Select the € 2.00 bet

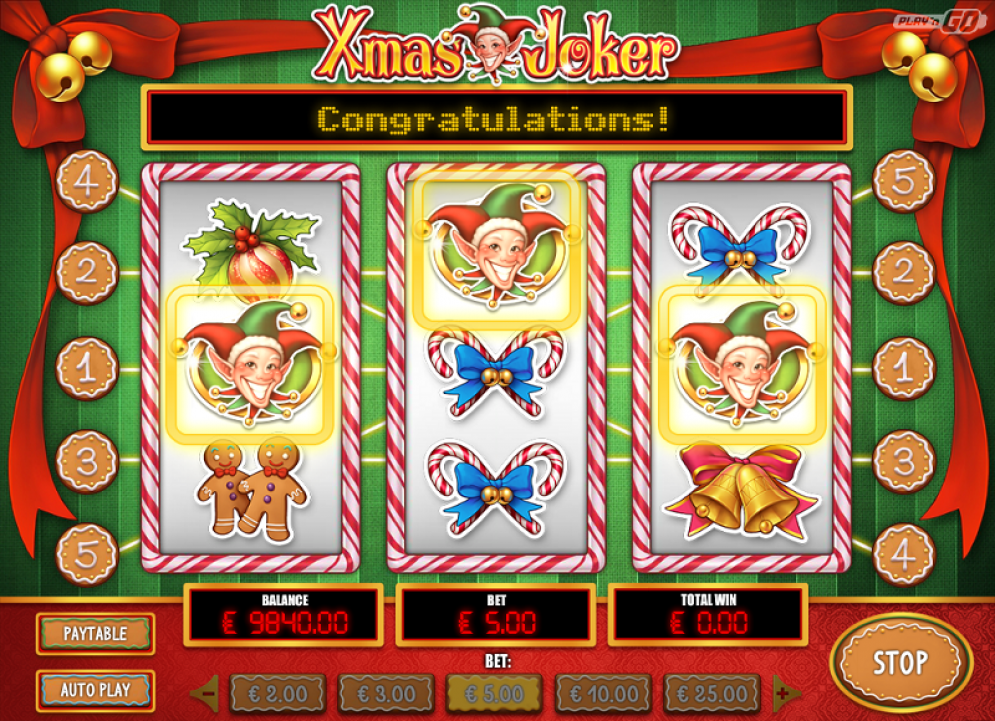[x=278, y=693]
